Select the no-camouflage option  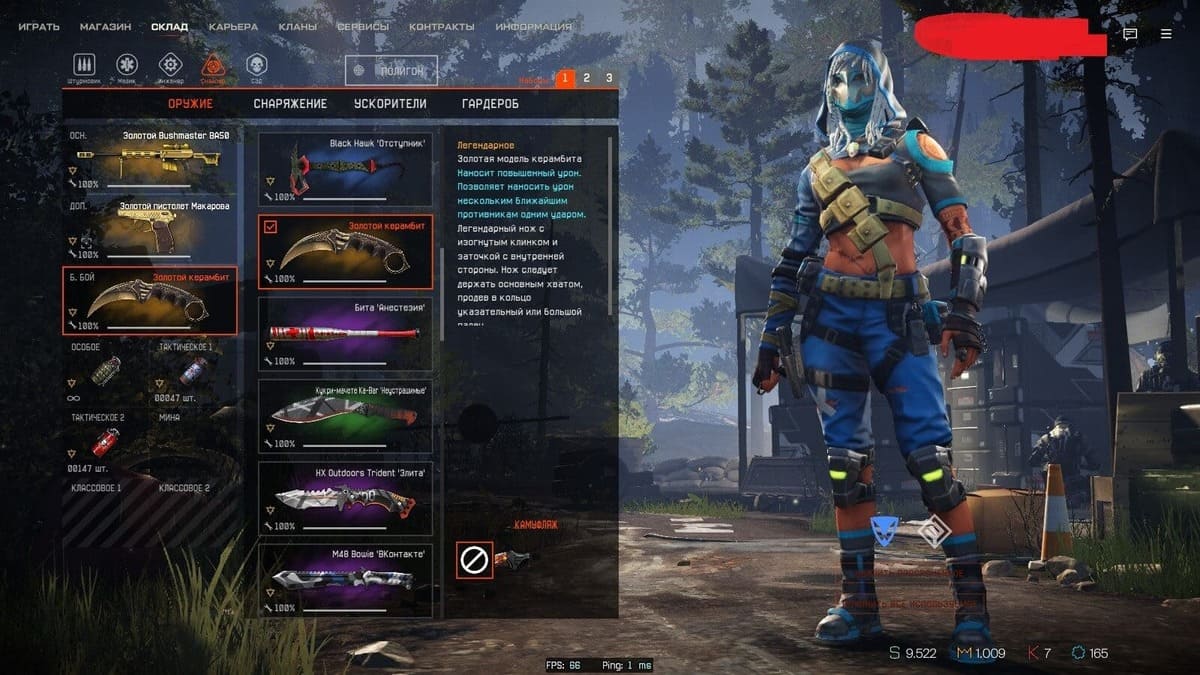pos(474,560)
